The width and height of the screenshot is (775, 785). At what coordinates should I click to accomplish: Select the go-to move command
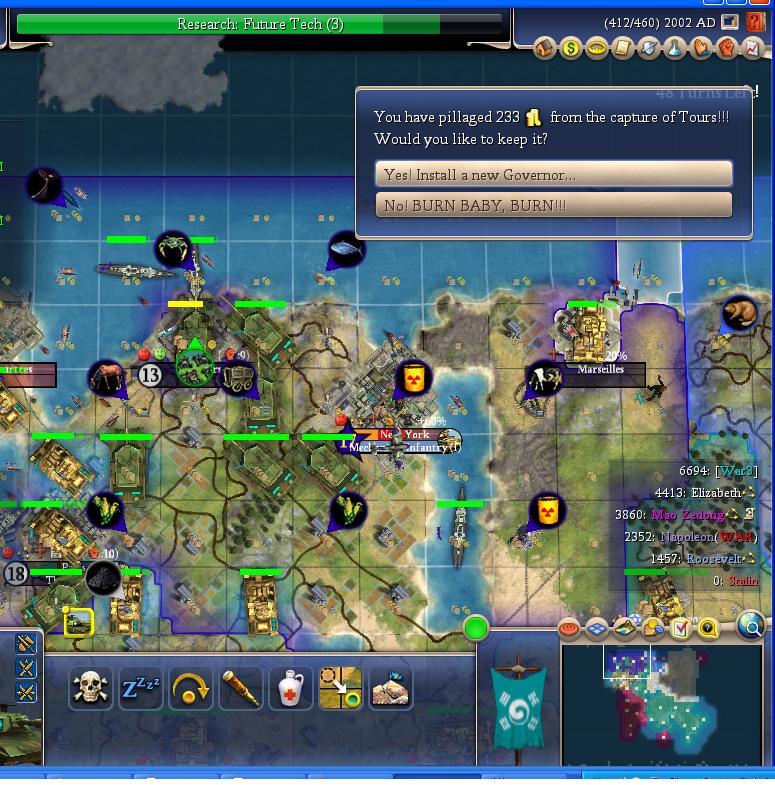[x=340, y=688]
